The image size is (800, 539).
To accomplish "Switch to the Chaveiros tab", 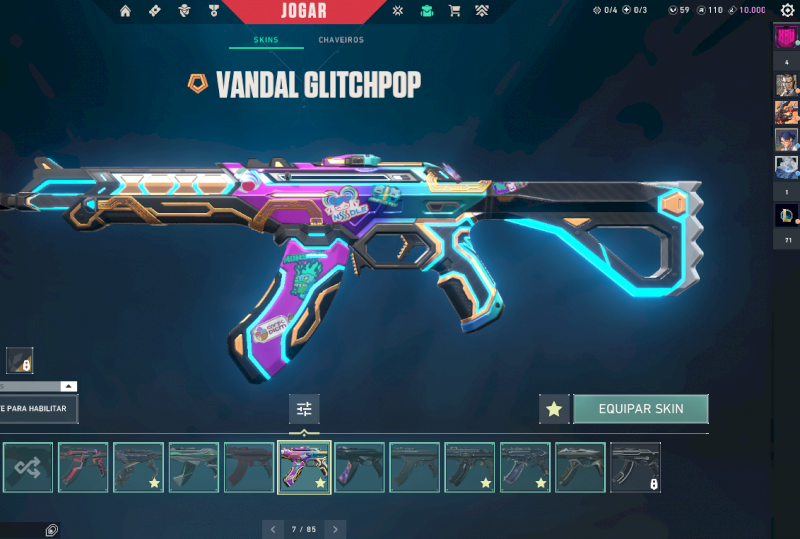I will click(341, 40).
